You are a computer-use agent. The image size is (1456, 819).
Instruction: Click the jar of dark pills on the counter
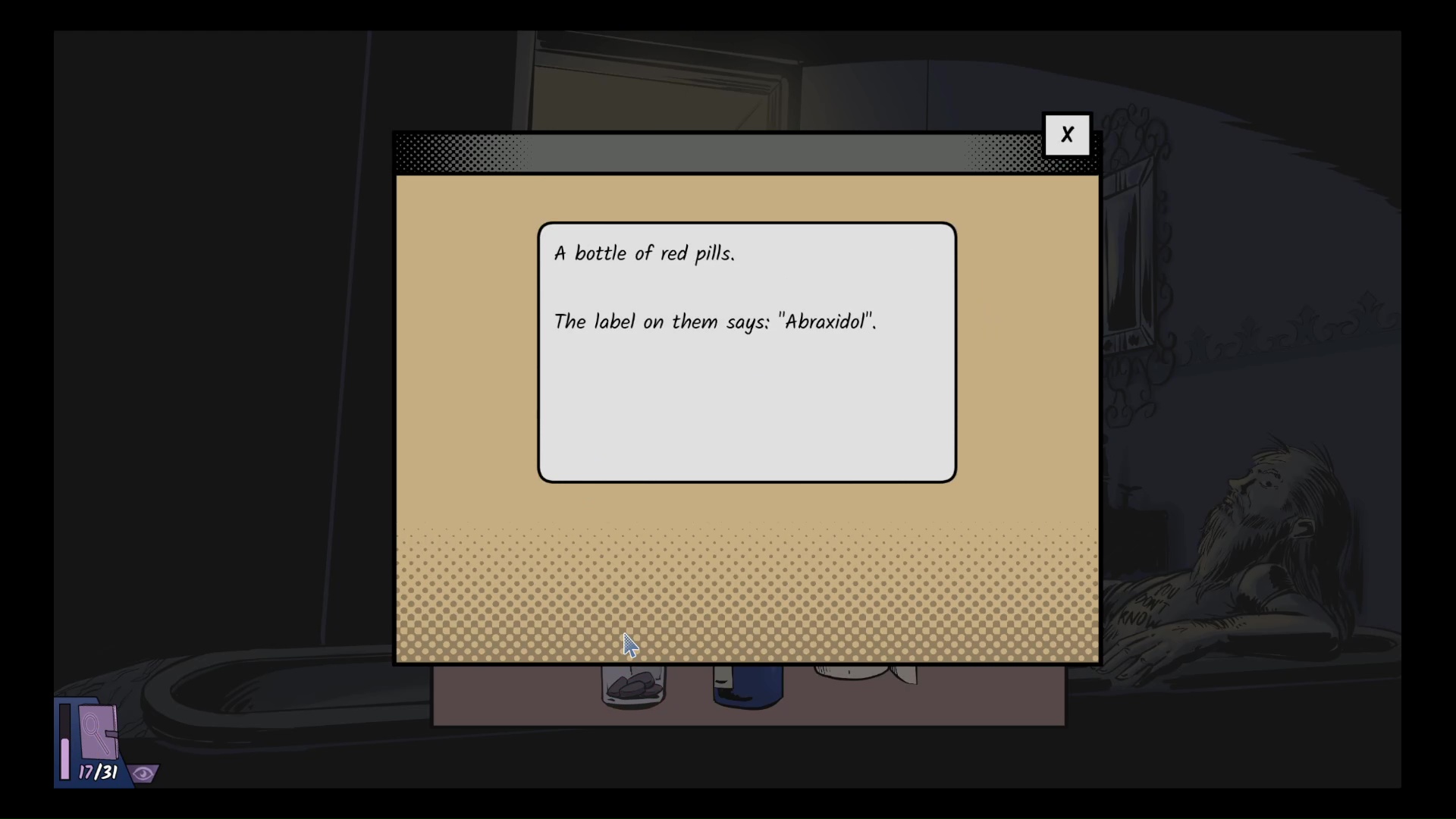point(633,686)
